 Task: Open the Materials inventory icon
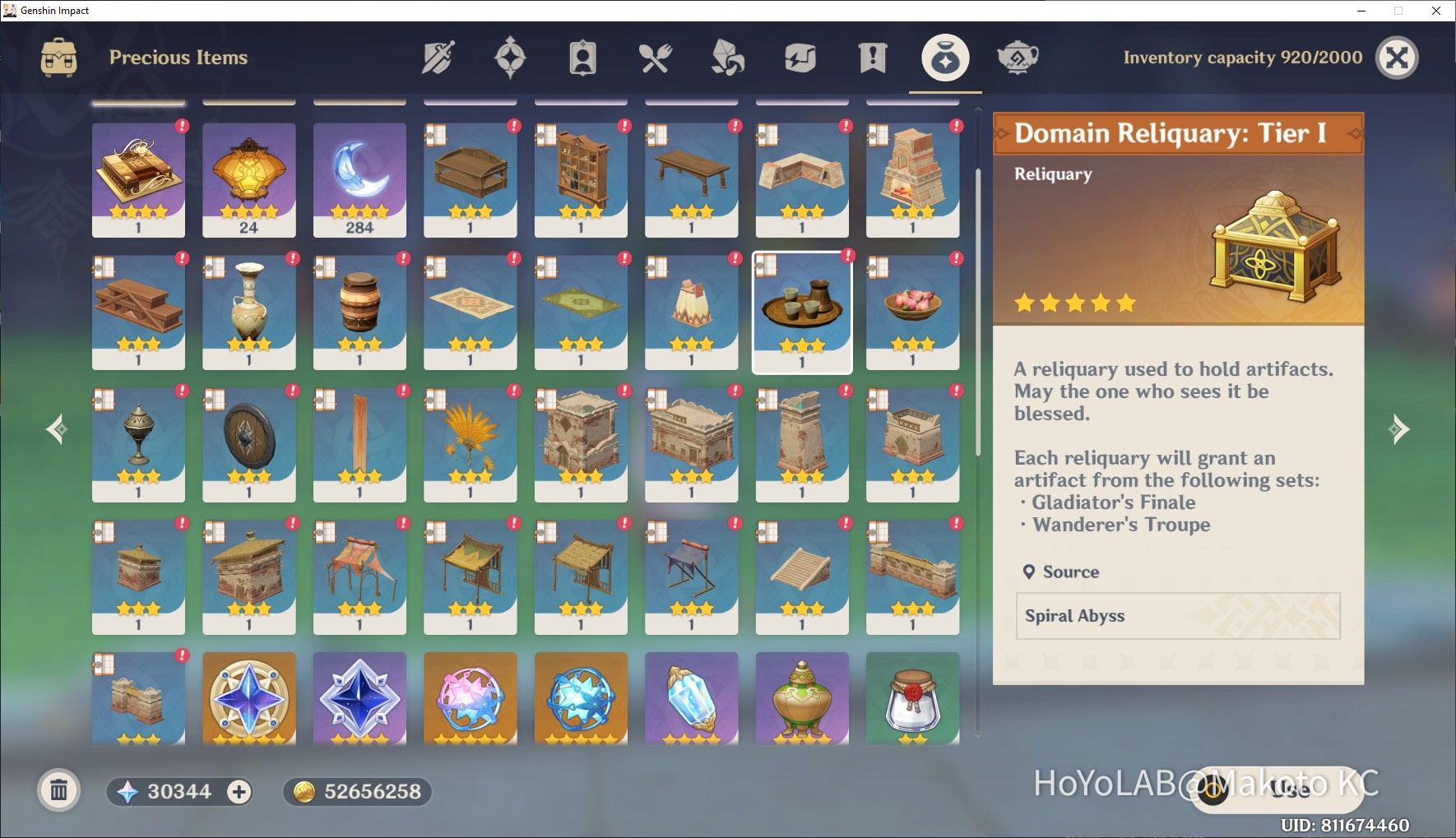tap(726, 57)
